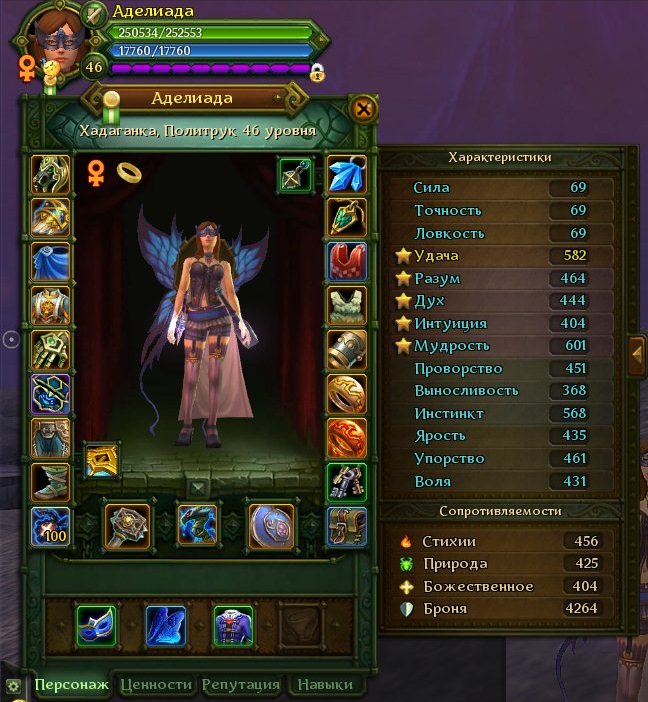
Task: Select the Персонаж tab
Action: (71, 685)
